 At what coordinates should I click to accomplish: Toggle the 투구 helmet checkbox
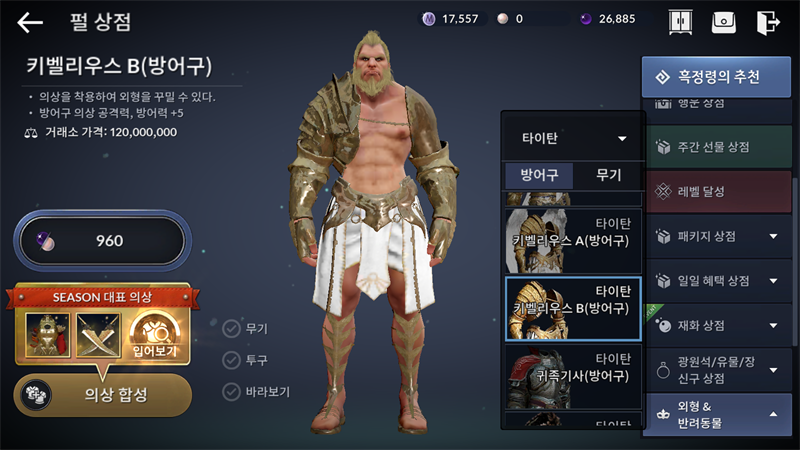point(232,359)
